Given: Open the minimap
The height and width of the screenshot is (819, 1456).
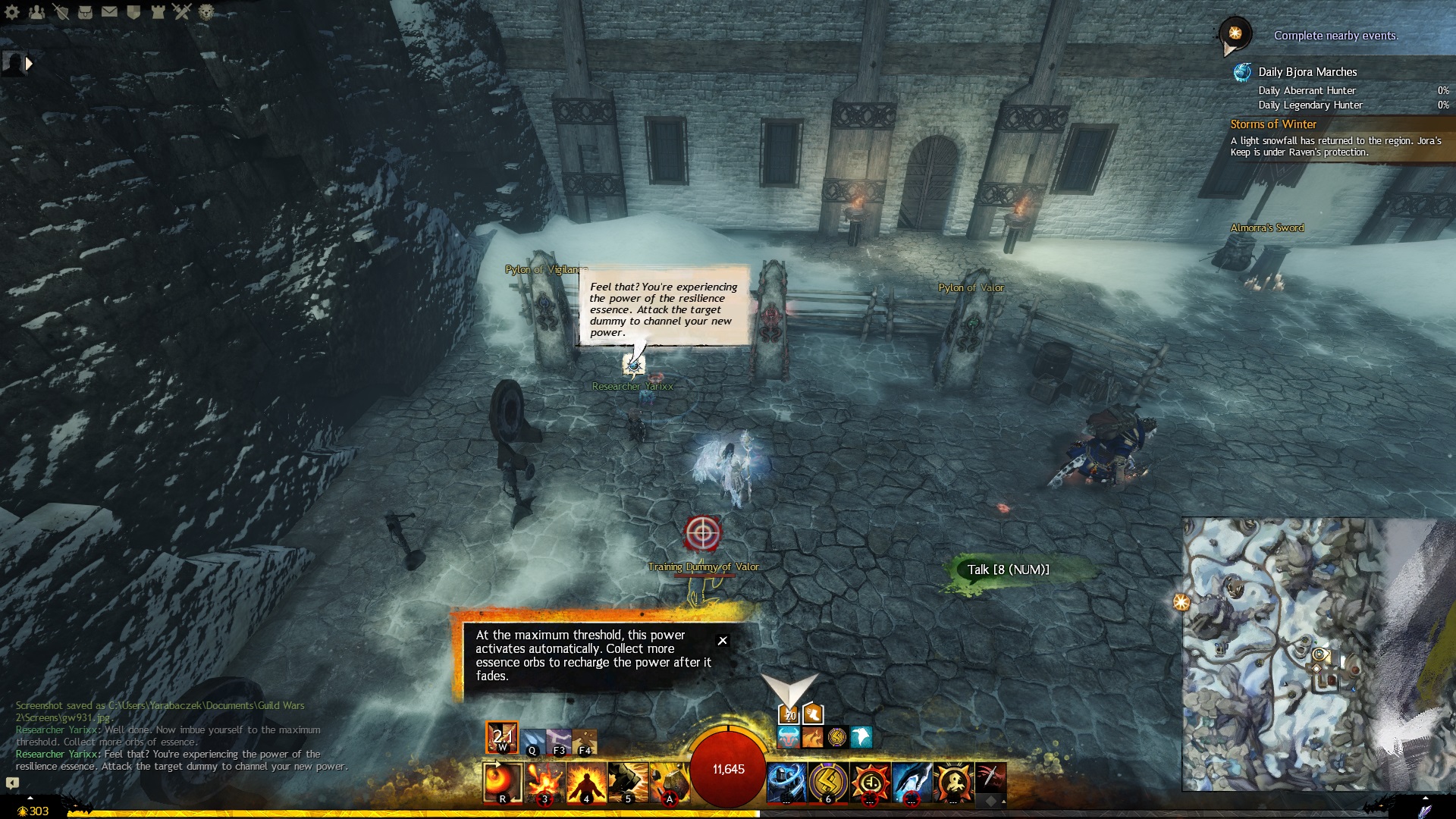Looking at the screenshot, I should pyautogui.click(x=1318, y=654).
